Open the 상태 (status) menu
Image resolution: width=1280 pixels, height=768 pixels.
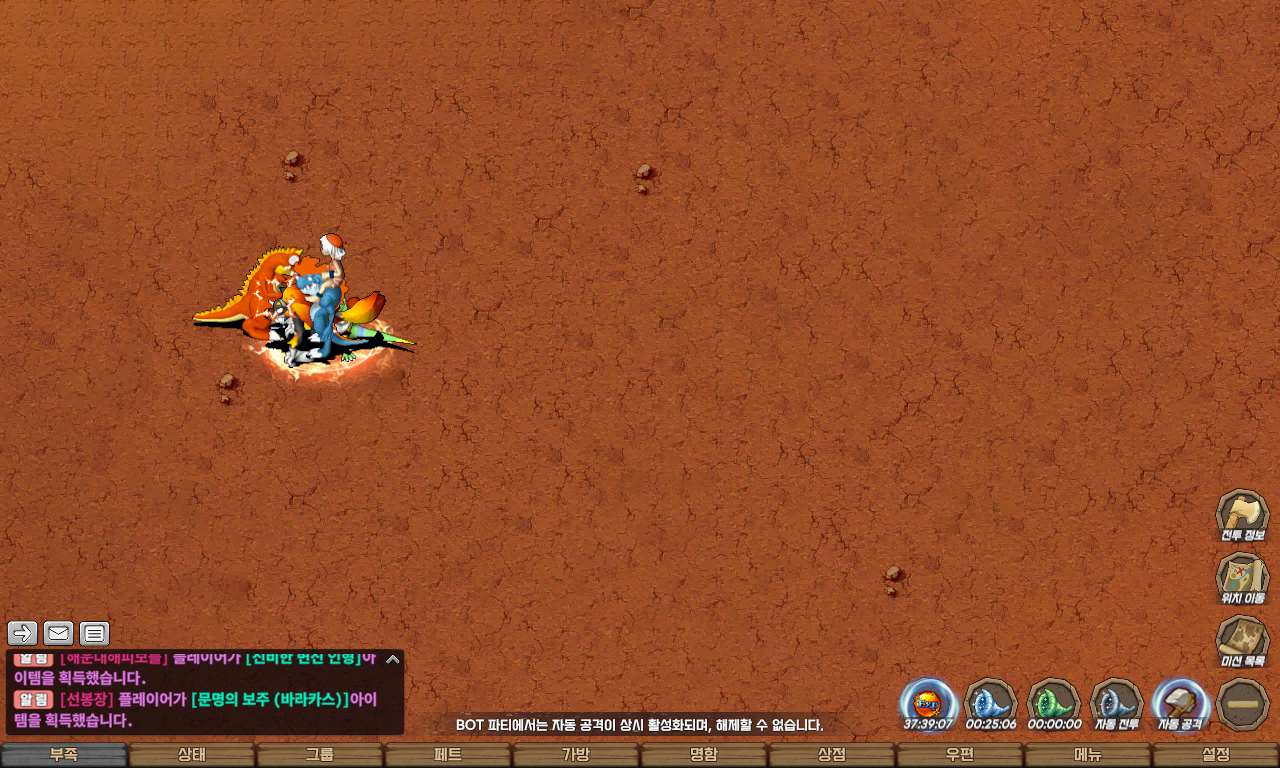click(192, 755)
